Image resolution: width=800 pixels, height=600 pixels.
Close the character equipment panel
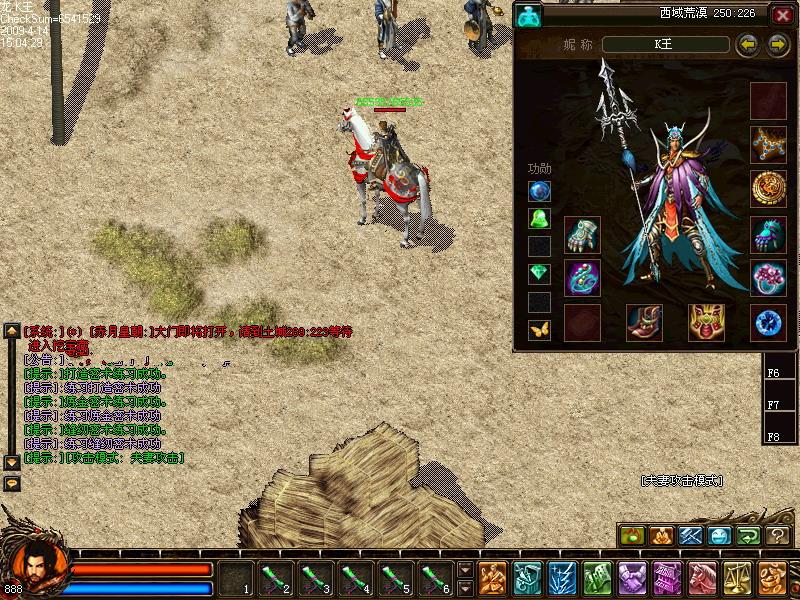pos(782,15)
